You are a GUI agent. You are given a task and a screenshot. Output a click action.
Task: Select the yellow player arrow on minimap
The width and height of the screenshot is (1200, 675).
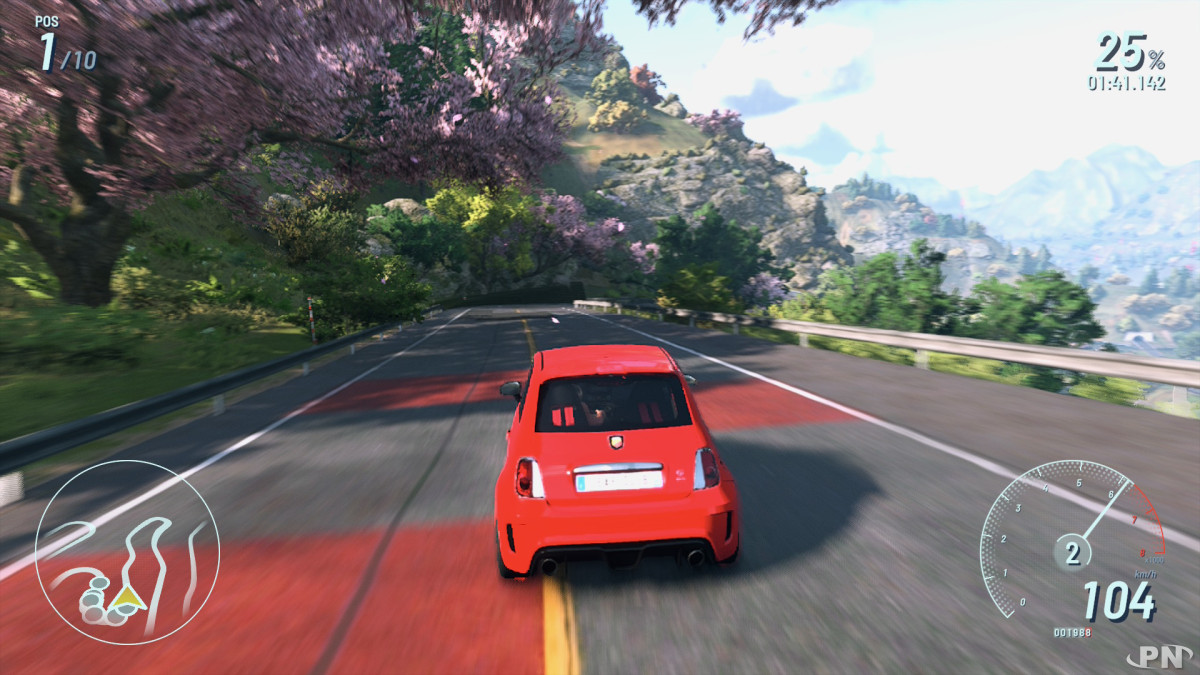tap(128, 598)
